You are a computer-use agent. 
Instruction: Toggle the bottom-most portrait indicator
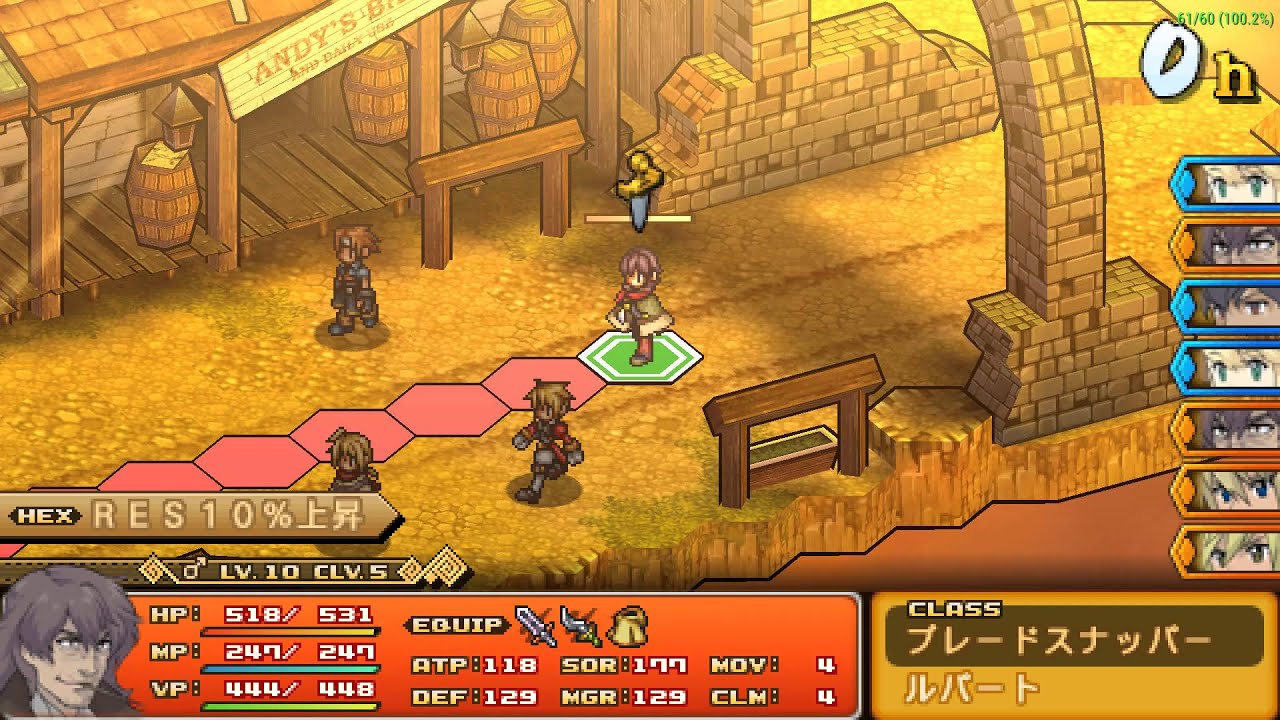coord(1183,553)
